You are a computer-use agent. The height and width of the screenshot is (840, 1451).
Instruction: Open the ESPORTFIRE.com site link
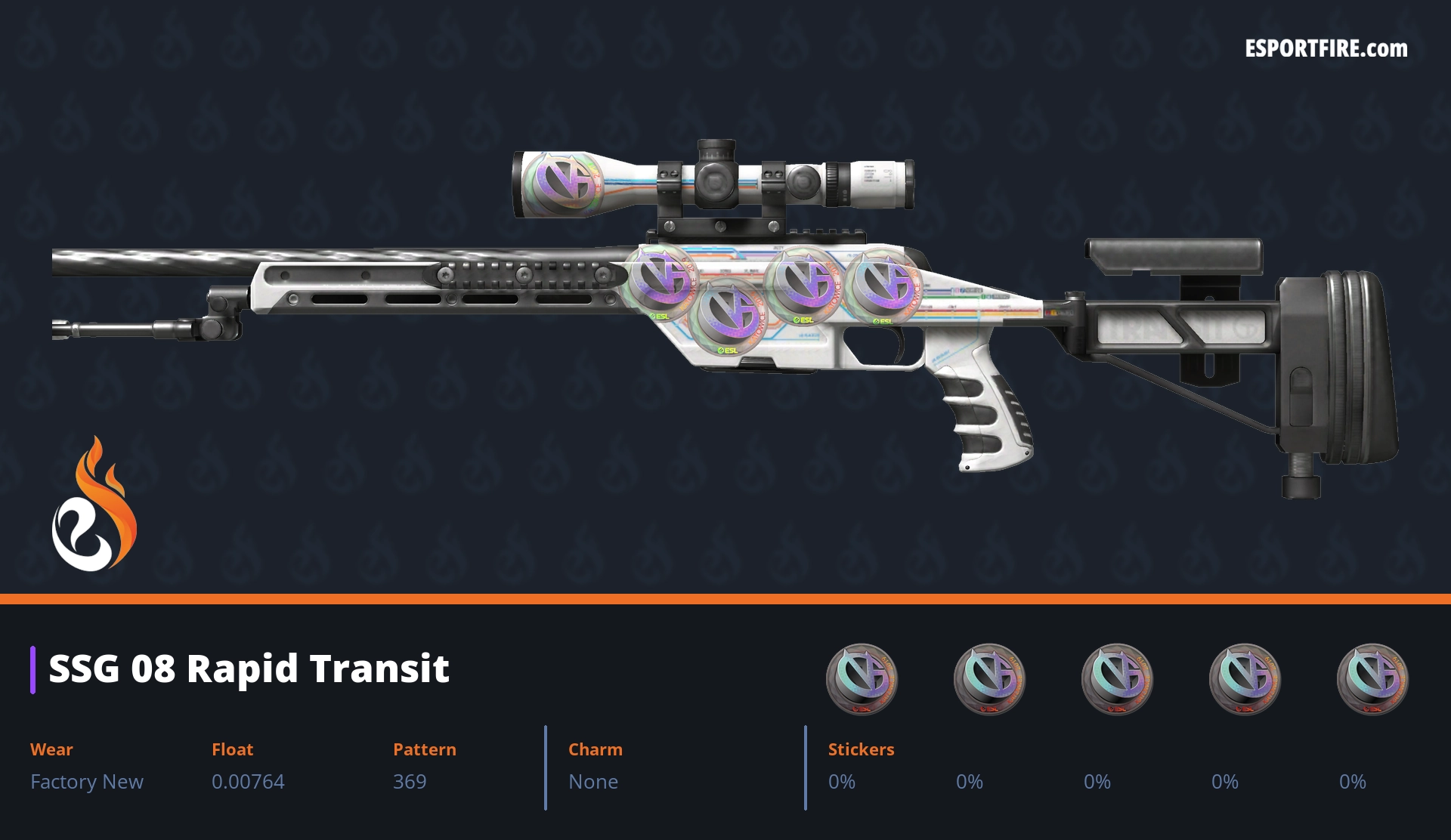(x=1326, y=49)
